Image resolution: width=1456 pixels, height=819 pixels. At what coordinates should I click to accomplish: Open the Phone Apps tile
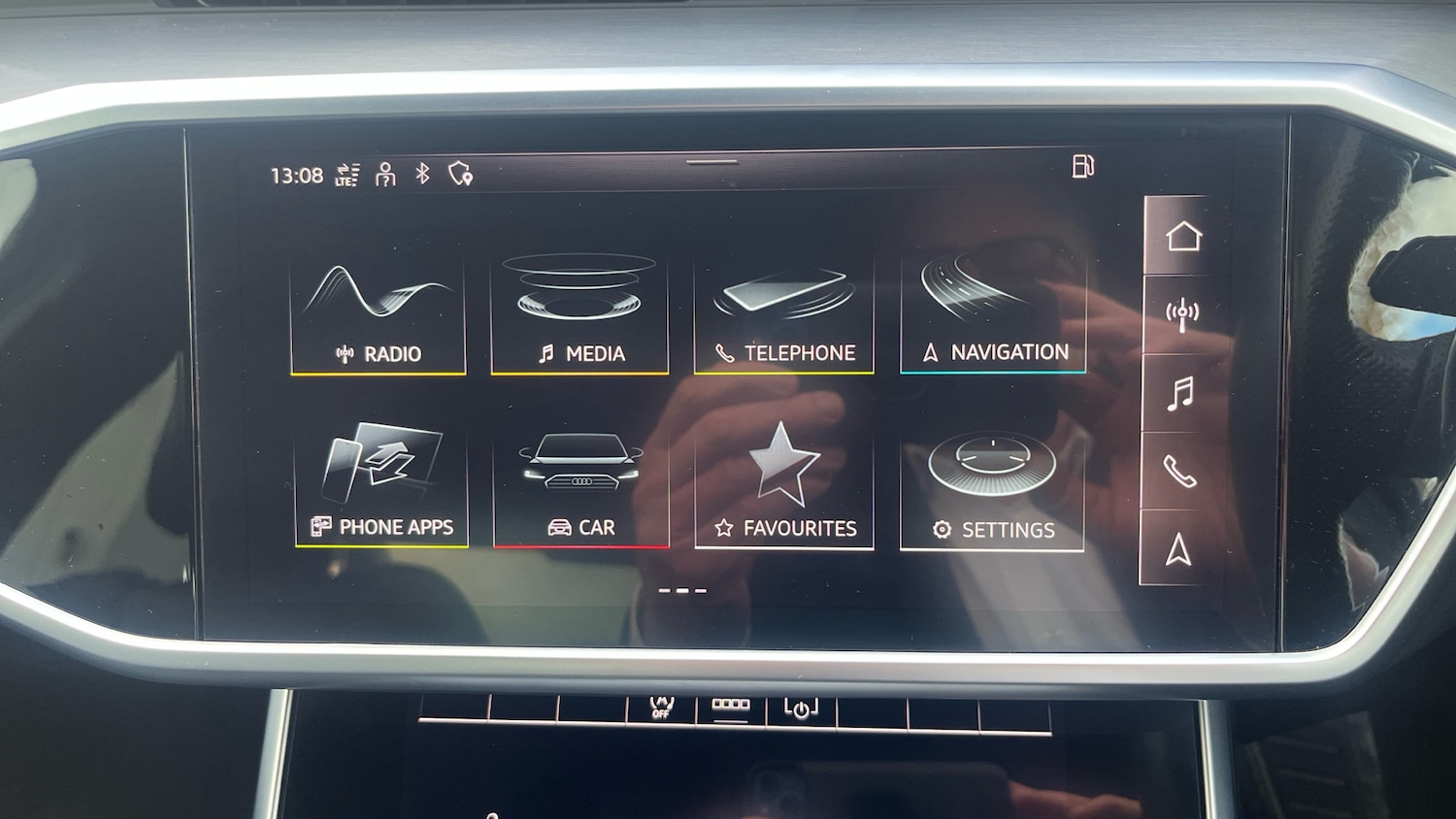tap(381, 487)
